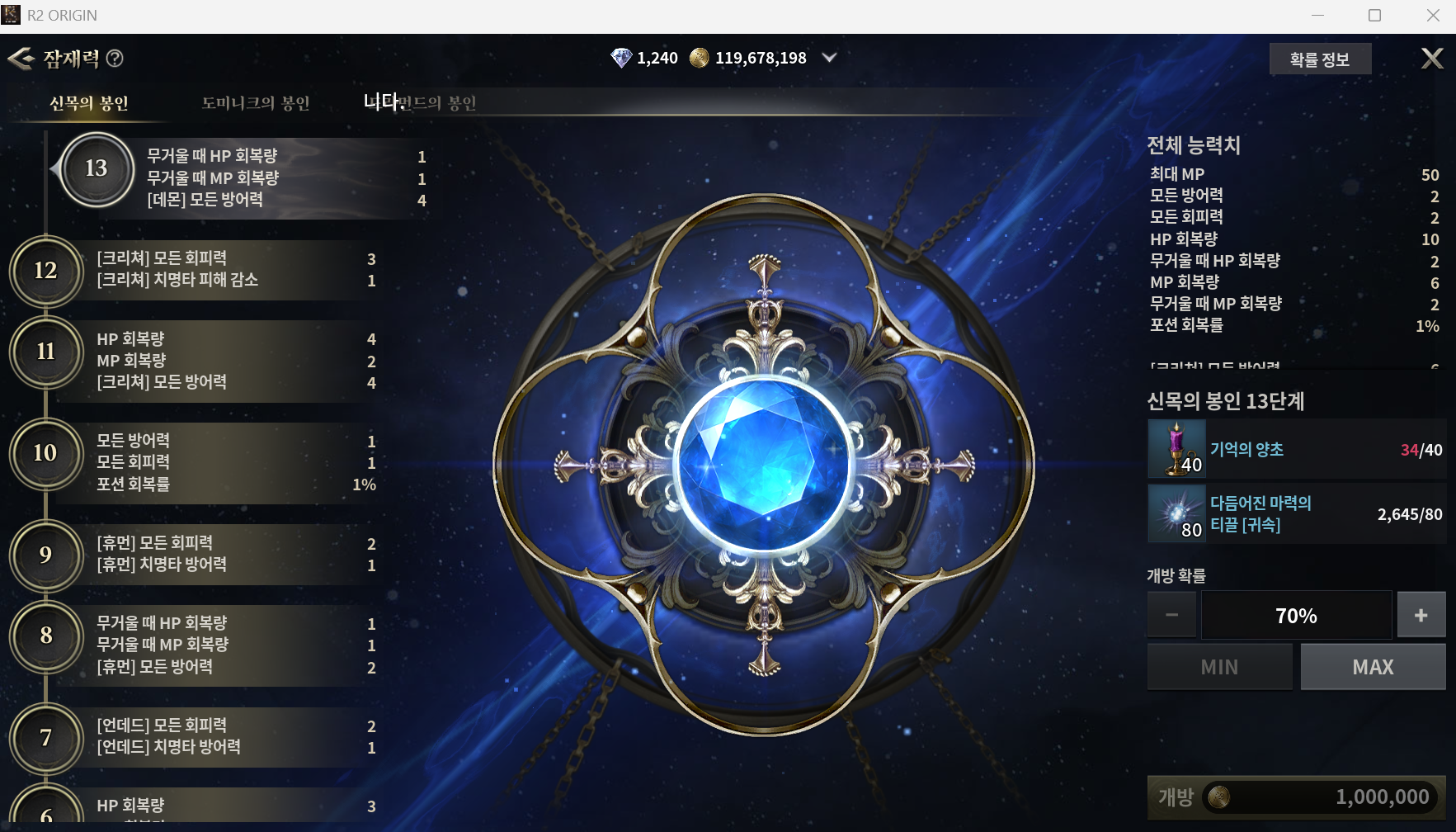
Task: Click the 다듬어진 마력의 티끌 material icon
Action: pos(1177,513)
